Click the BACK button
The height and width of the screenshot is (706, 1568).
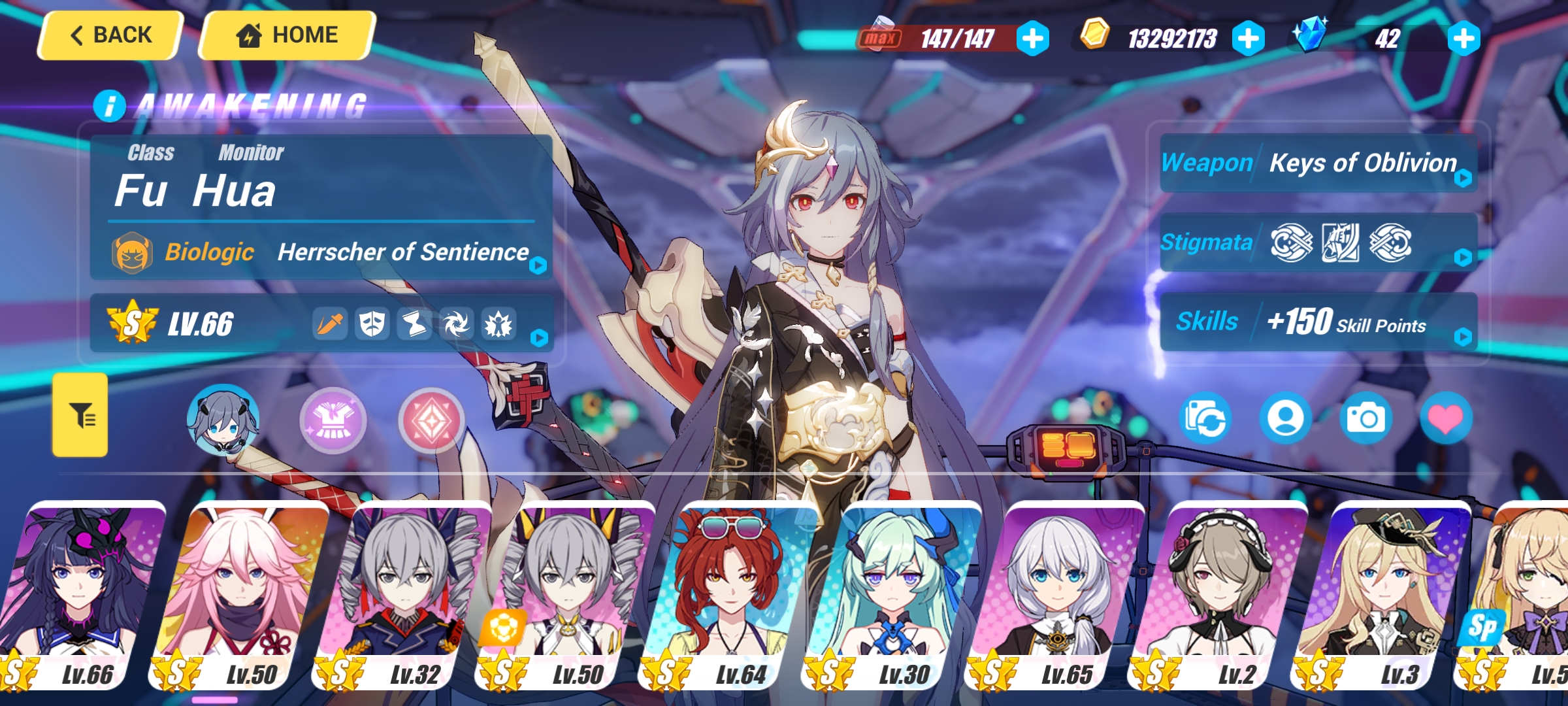pos(110,35)
